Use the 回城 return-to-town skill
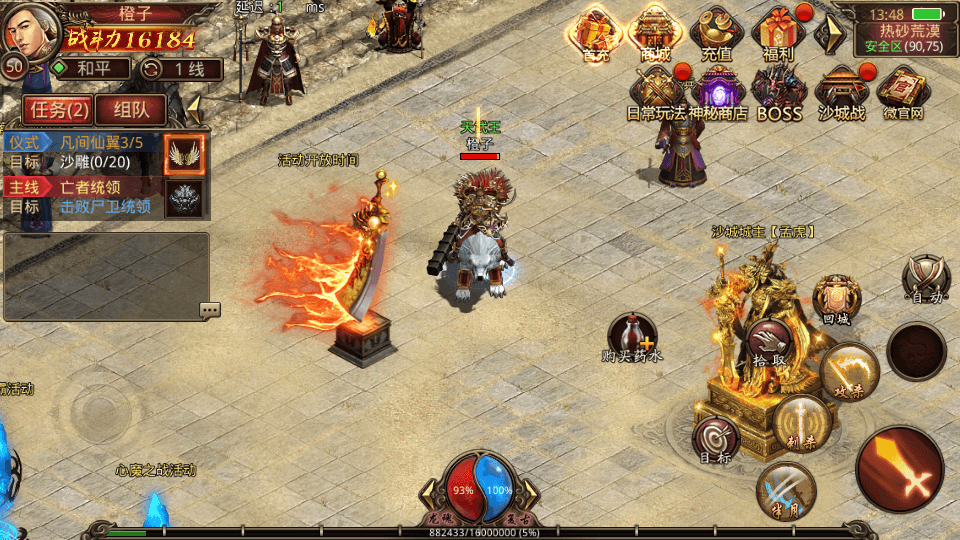Image resolution: width=960 pixels, height=540 pixels. 836,298
